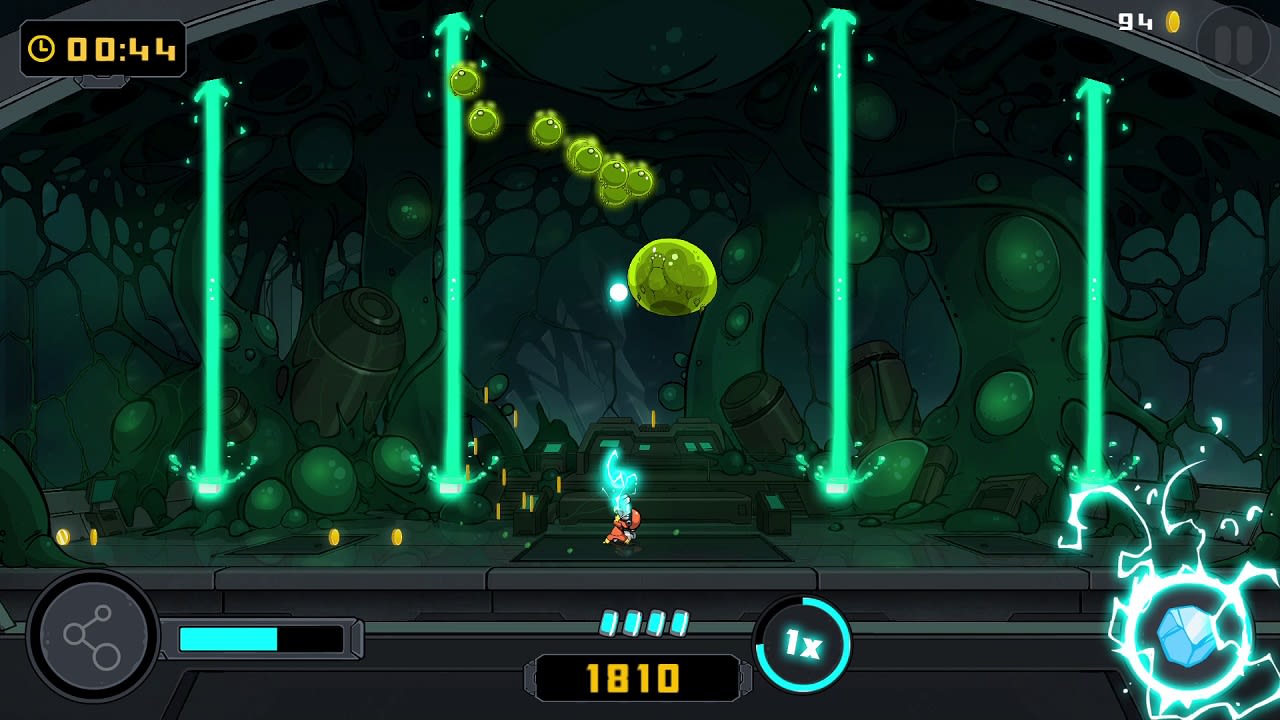1280x720 pixels.
Task: Select the 1x score multiplier badge
Action: tap(805, 645)
